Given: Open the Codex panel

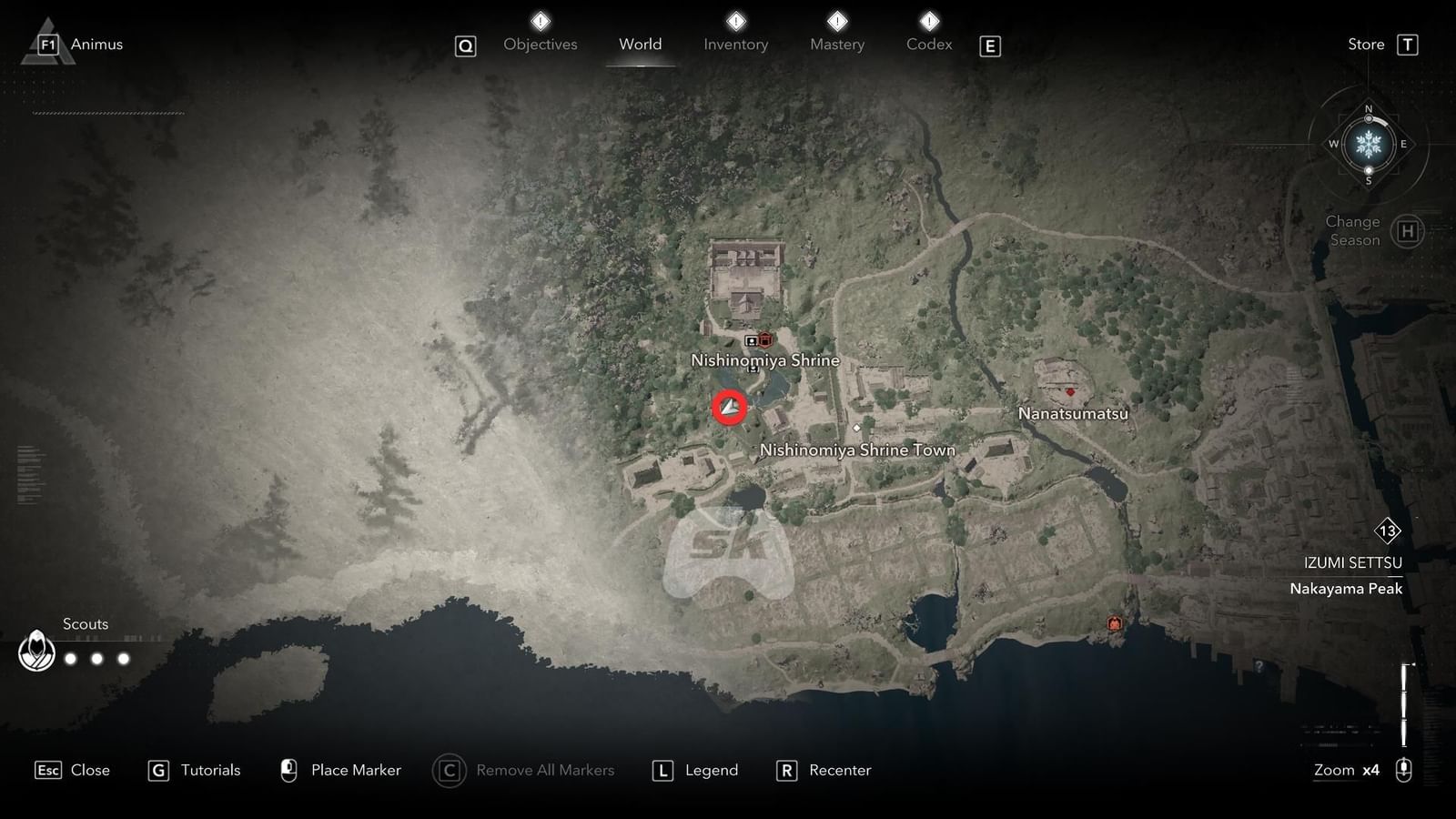Looking at the screenshot, I should (928, 44).
